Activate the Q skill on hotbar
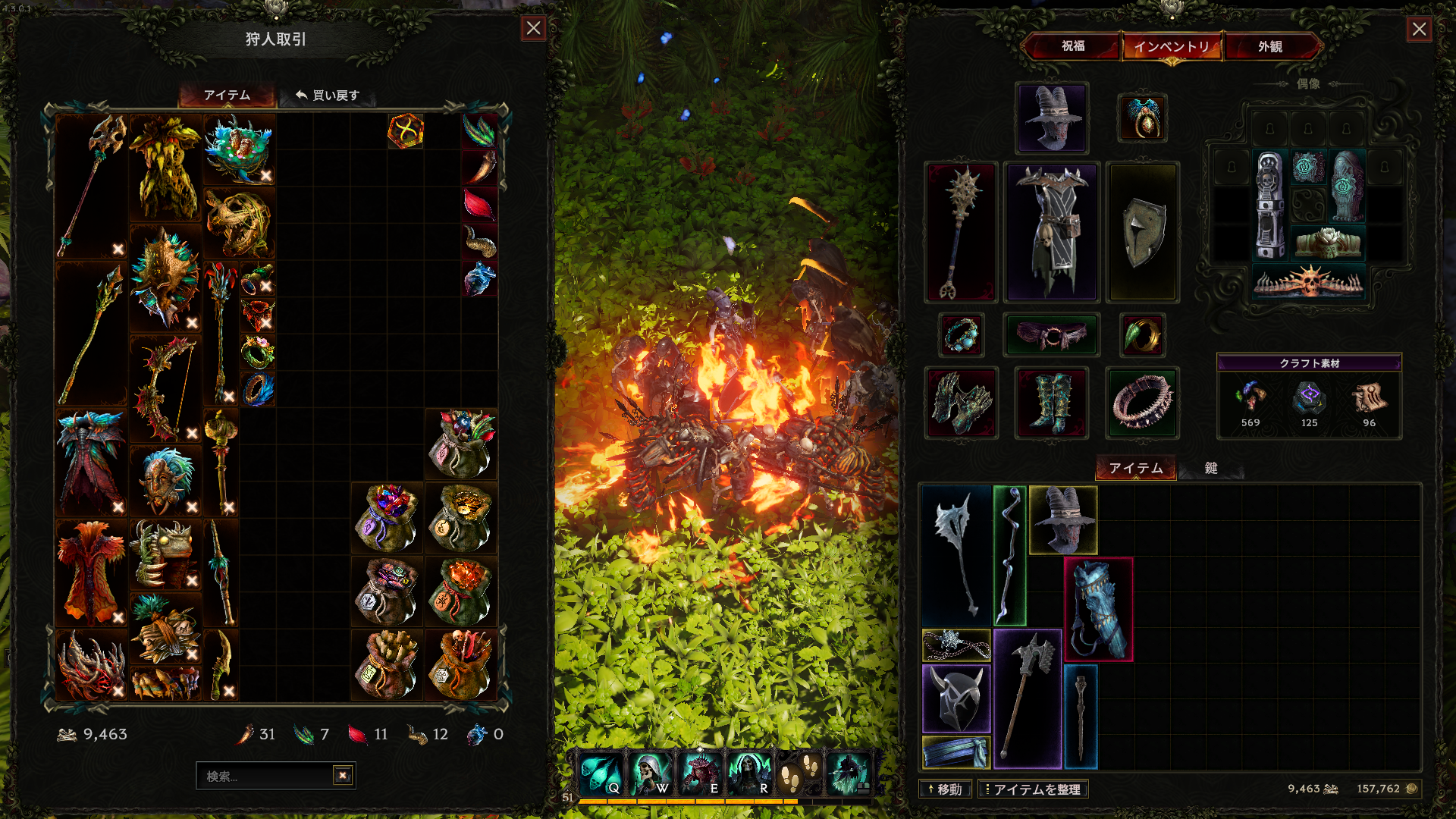 [x=601, y=774]
